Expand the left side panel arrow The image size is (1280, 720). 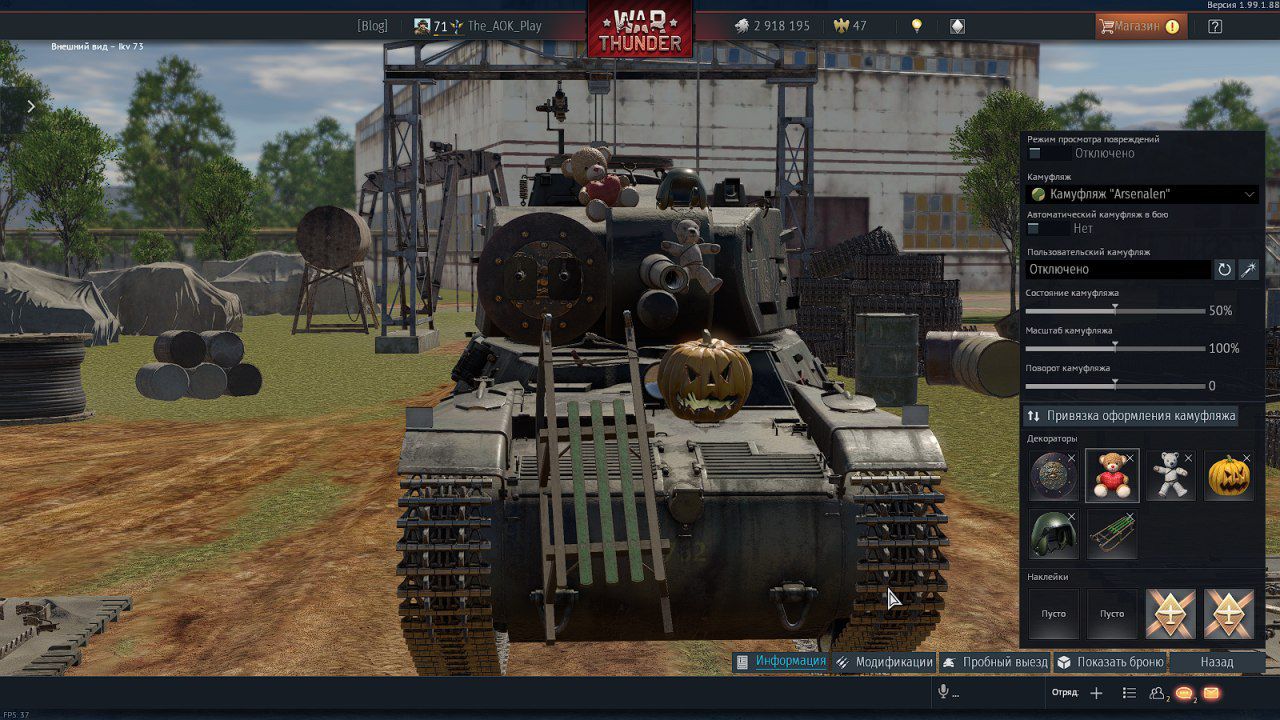pyautogui.click(x=31, y=107)
